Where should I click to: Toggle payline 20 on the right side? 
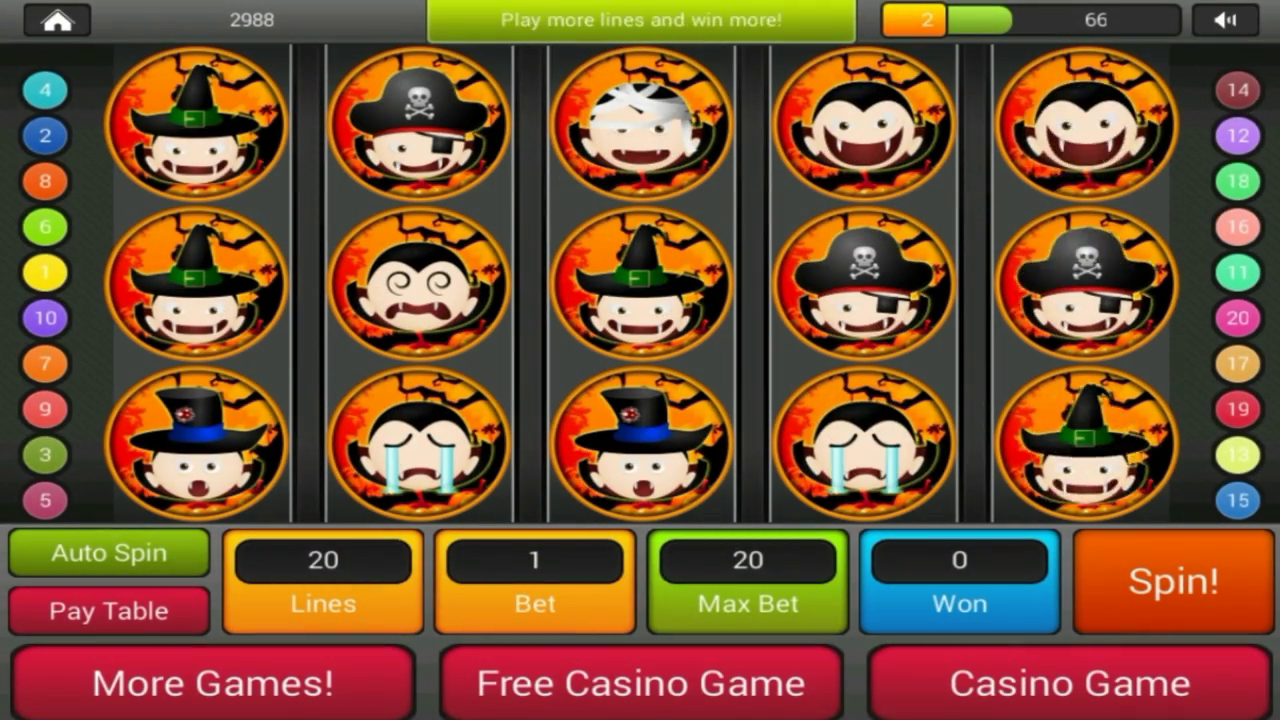pyautogui.click(x=1237, y=318)
